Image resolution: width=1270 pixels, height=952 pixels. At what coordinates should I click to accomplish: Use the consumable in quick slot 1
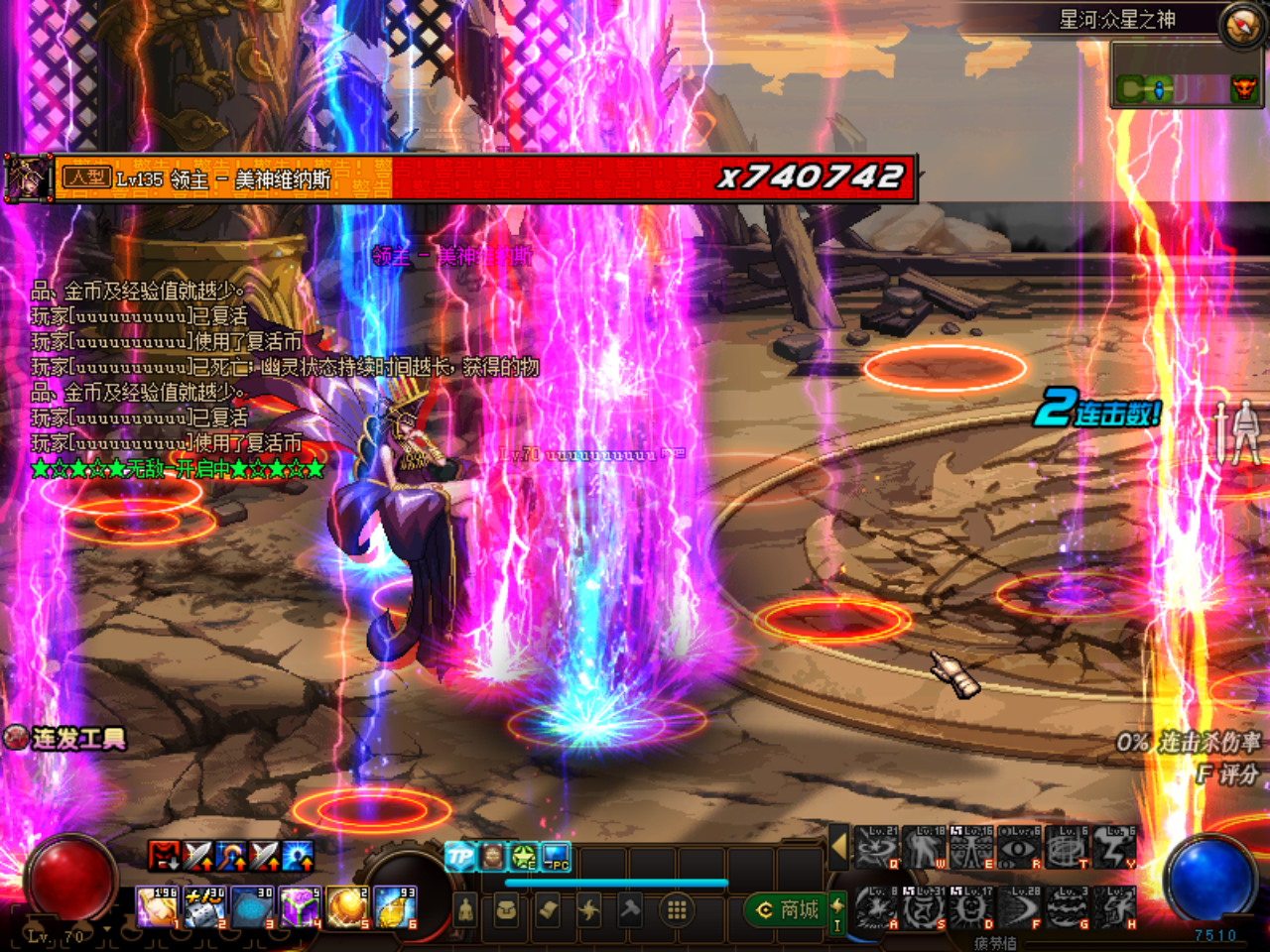156,907
